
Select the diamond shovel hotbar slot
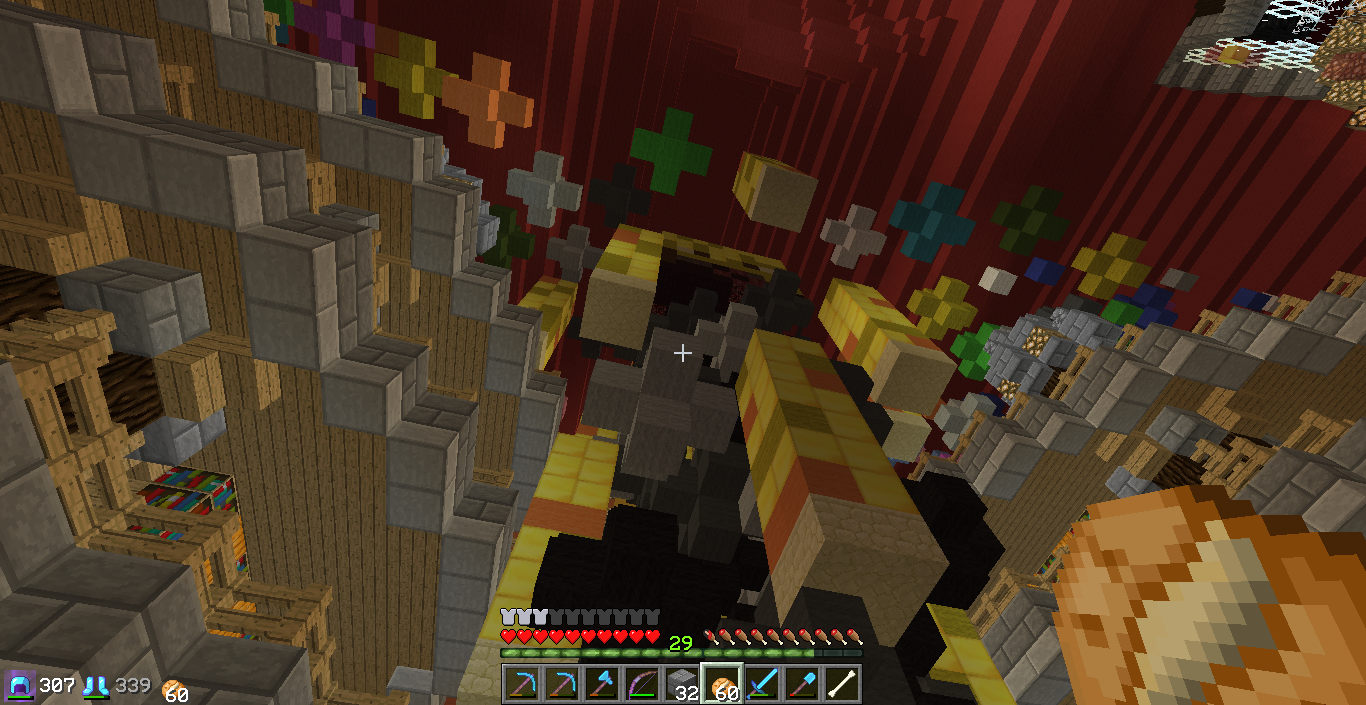(802, 684)
